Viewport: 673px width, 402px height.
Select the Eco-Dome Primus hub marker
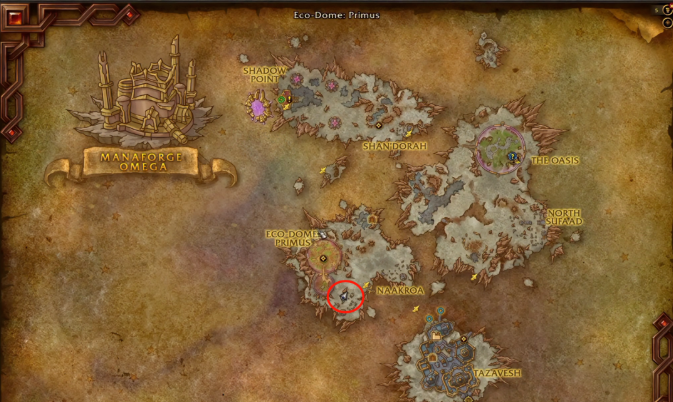[x=322, y=258]
